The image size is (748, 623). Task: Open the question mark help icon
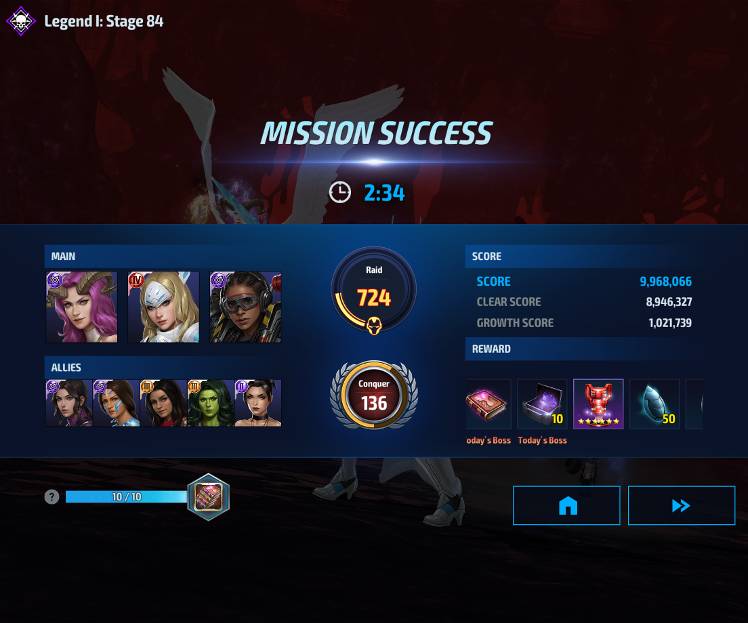[52, 497]
